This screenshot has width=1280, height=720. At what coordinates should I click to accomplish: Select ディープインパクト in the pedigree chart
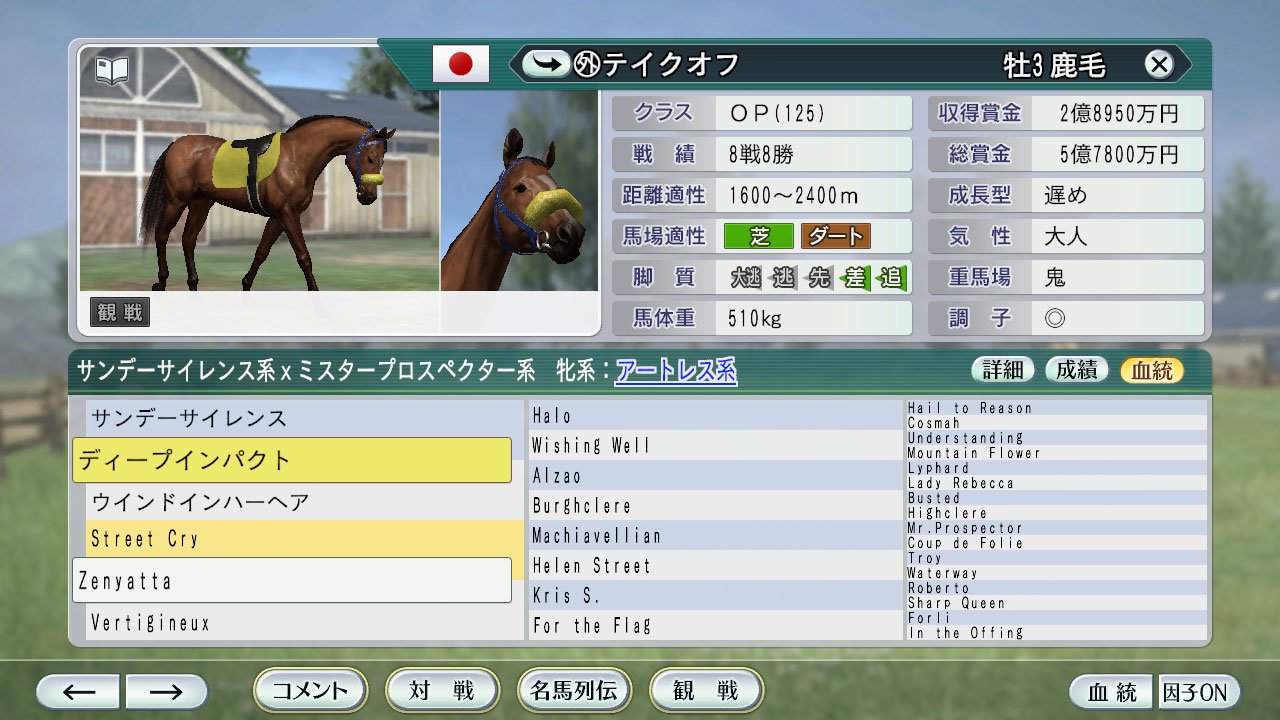pos(290,460)
